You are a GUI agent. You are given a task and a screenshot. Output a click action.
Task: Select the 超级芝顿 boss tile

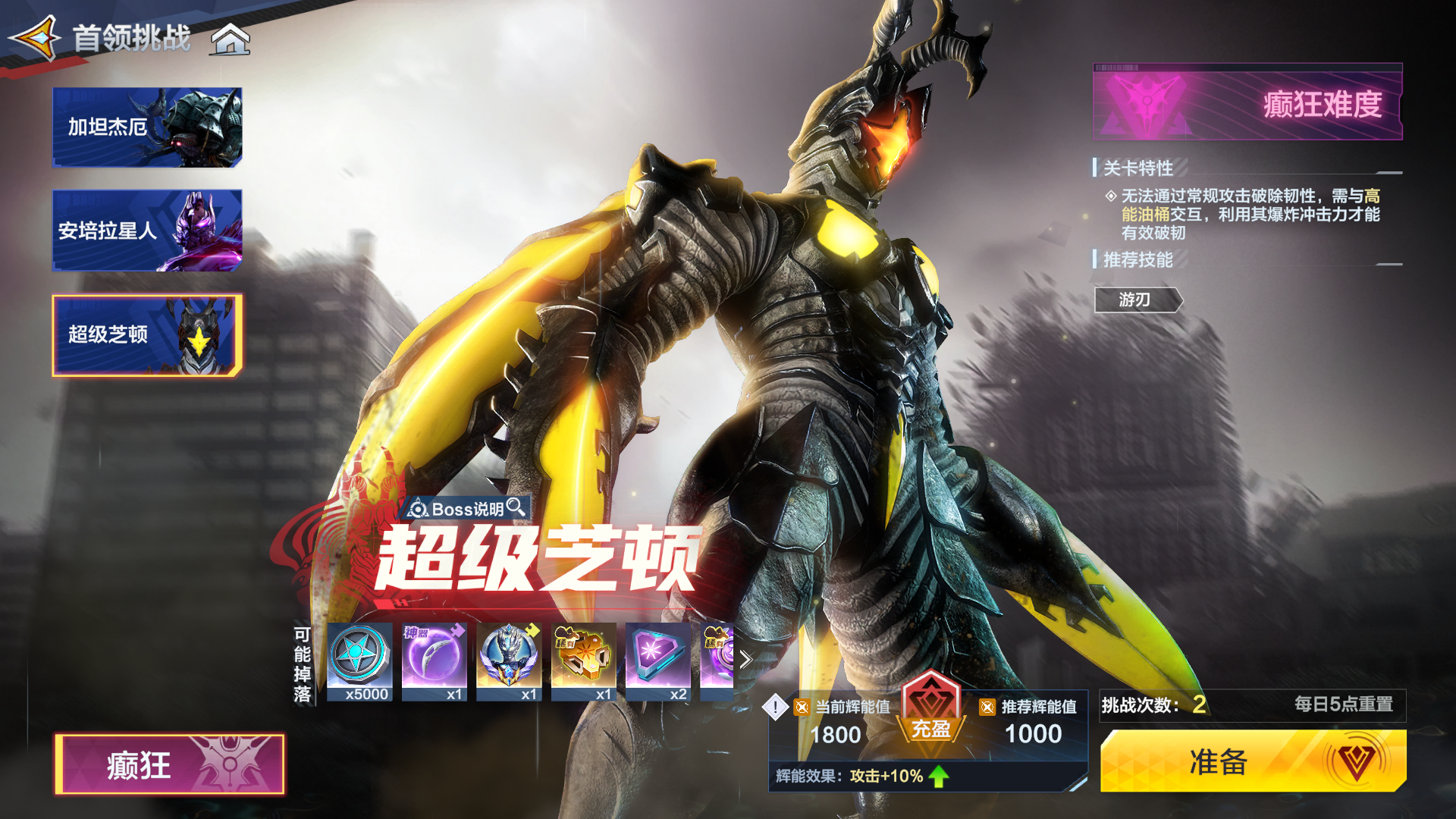click(x=147, y=335)
